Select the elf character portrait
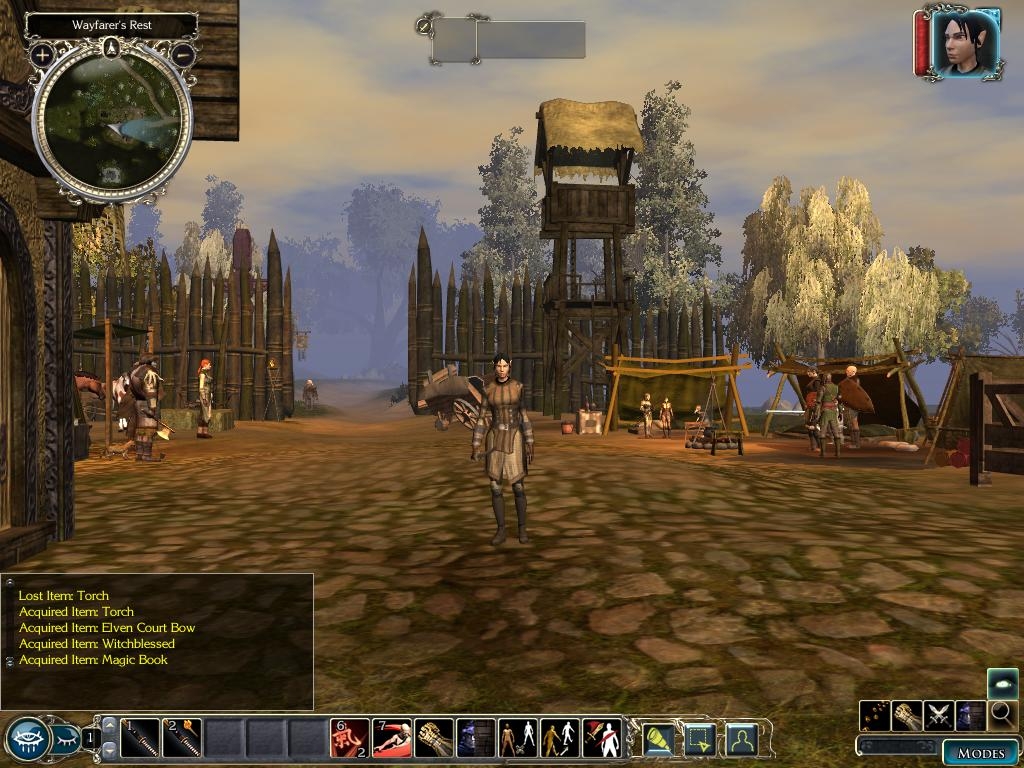Viewport: 1024px width, 768px height. pyautogui.click(x=965, y=42)
